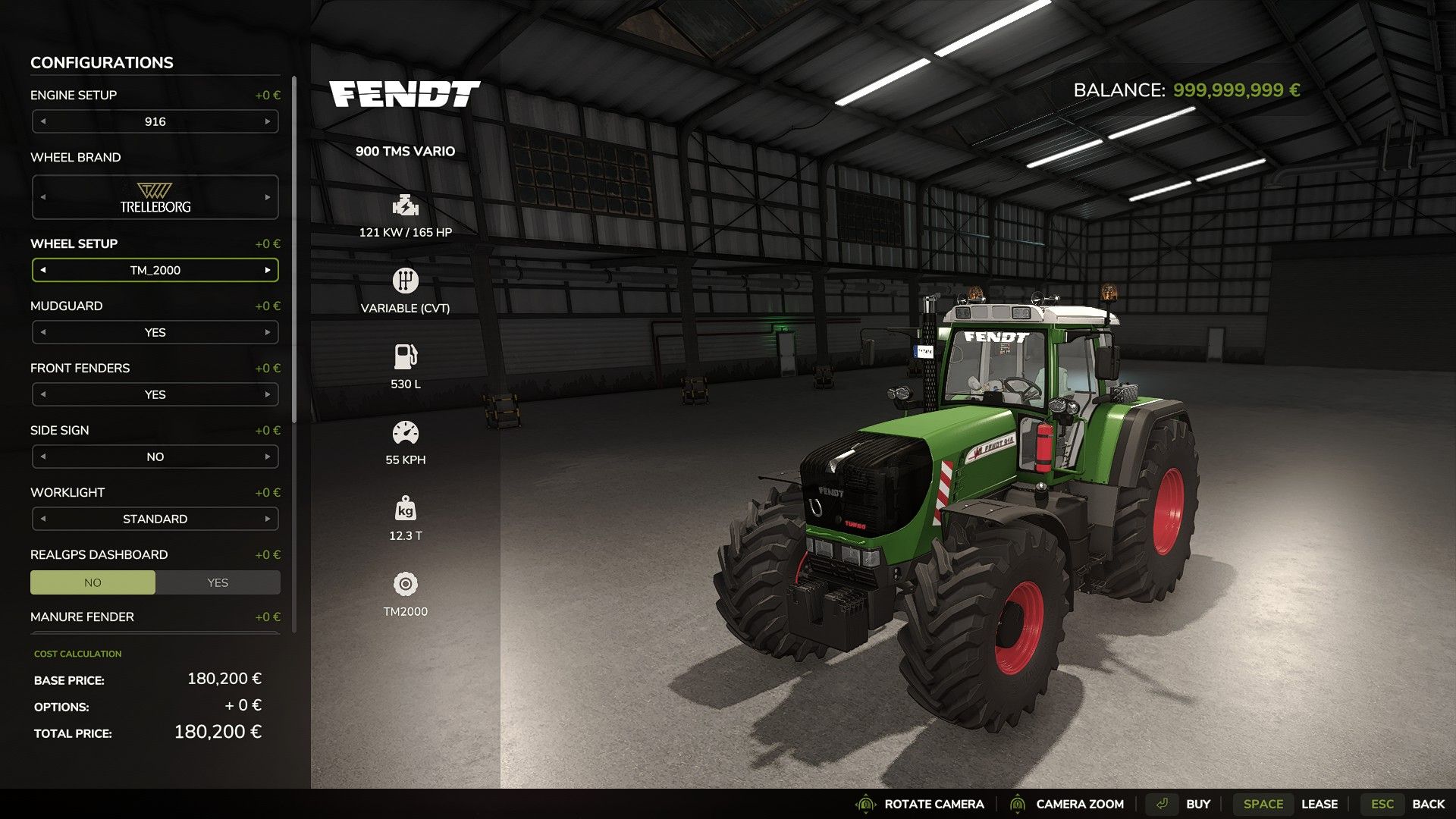
Task: Change the Front Fenders option with the right arrow
Action: [x=268, y=394]
